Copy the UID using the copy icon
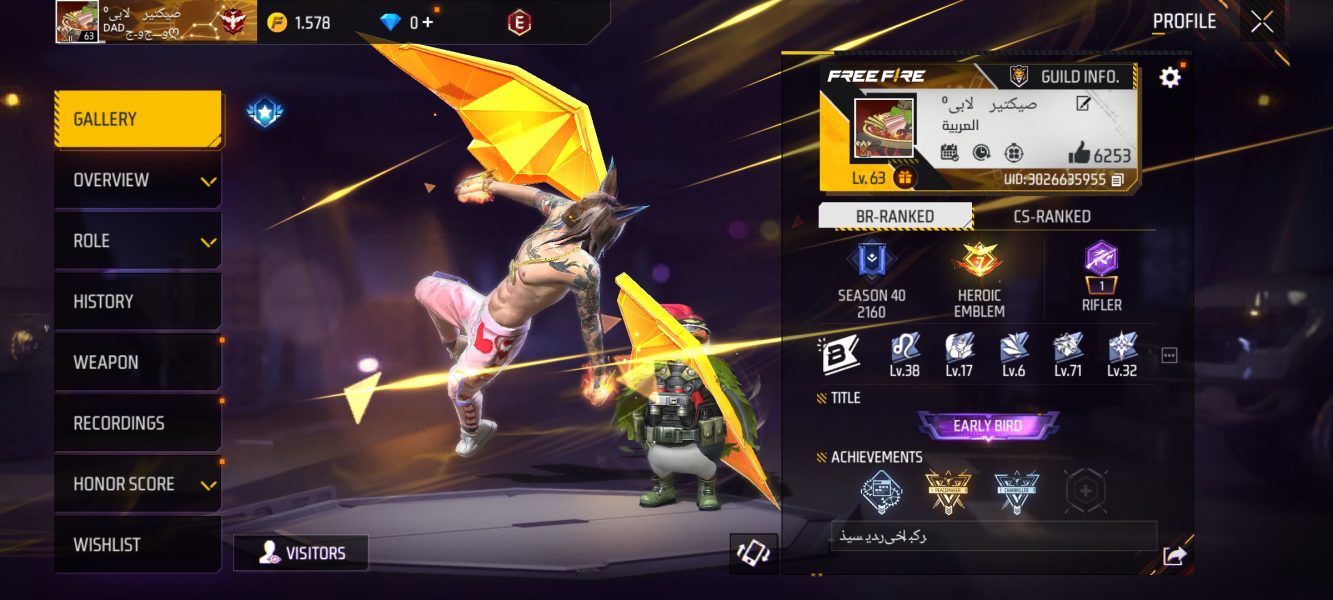 click(1117, 180)
